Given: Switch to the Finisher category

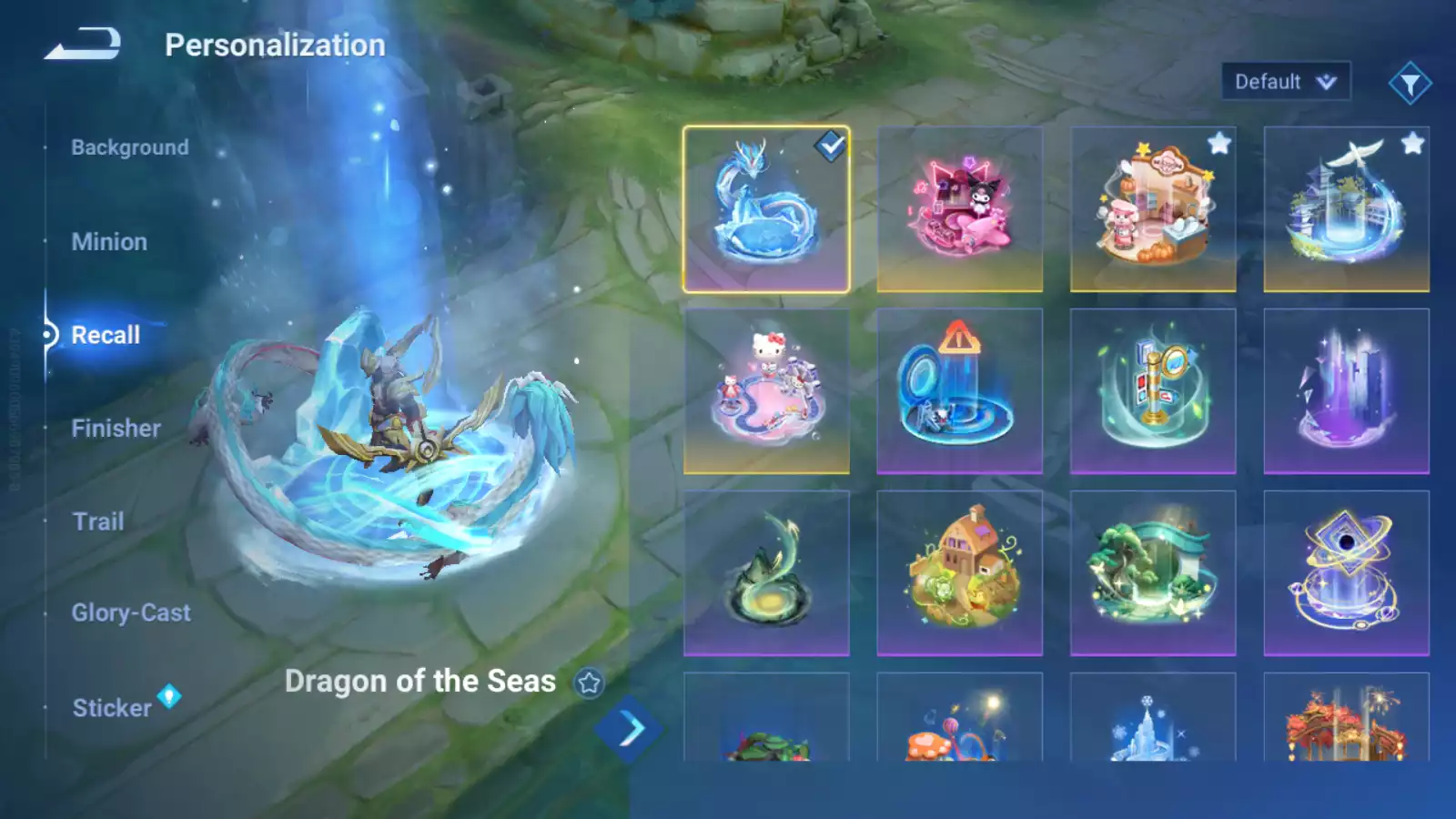Looking at the screenshot, I should coord(116,429).
